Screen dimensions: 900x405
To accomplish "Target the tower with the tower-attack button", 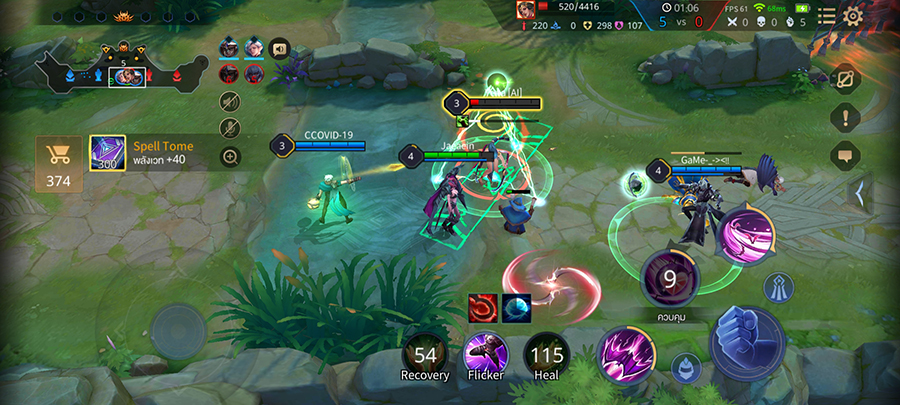I will [779, 289].
